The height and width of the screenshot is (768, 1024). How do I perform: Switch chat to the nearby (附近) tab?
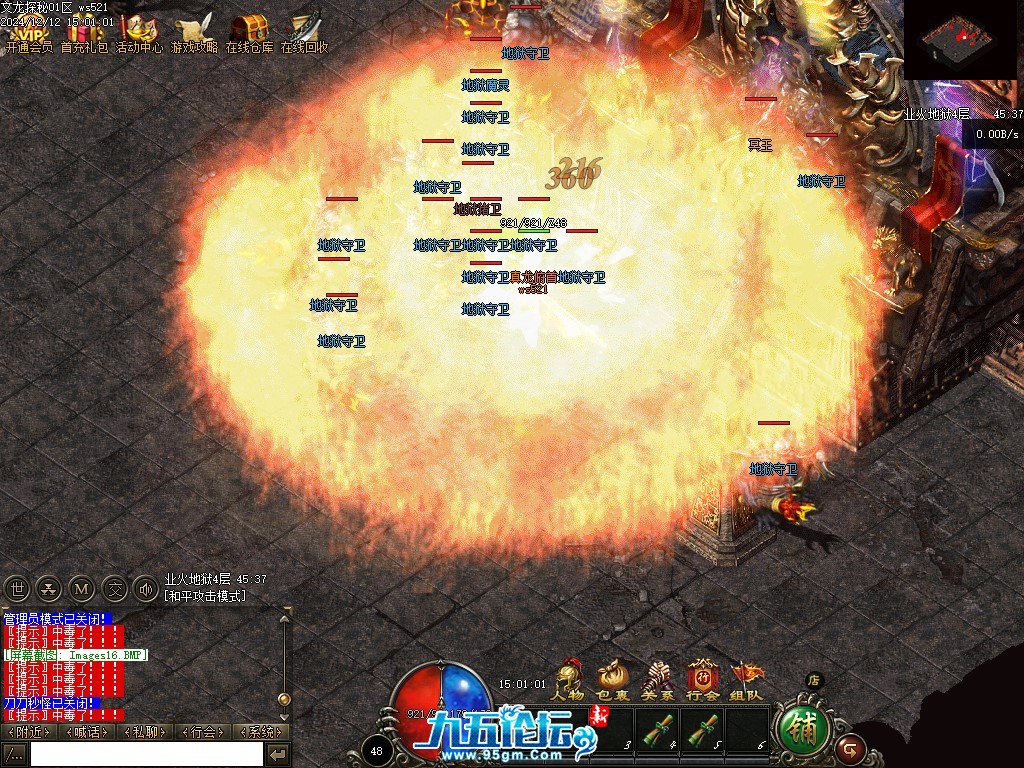pyautogui.click(x=29, y=732)
